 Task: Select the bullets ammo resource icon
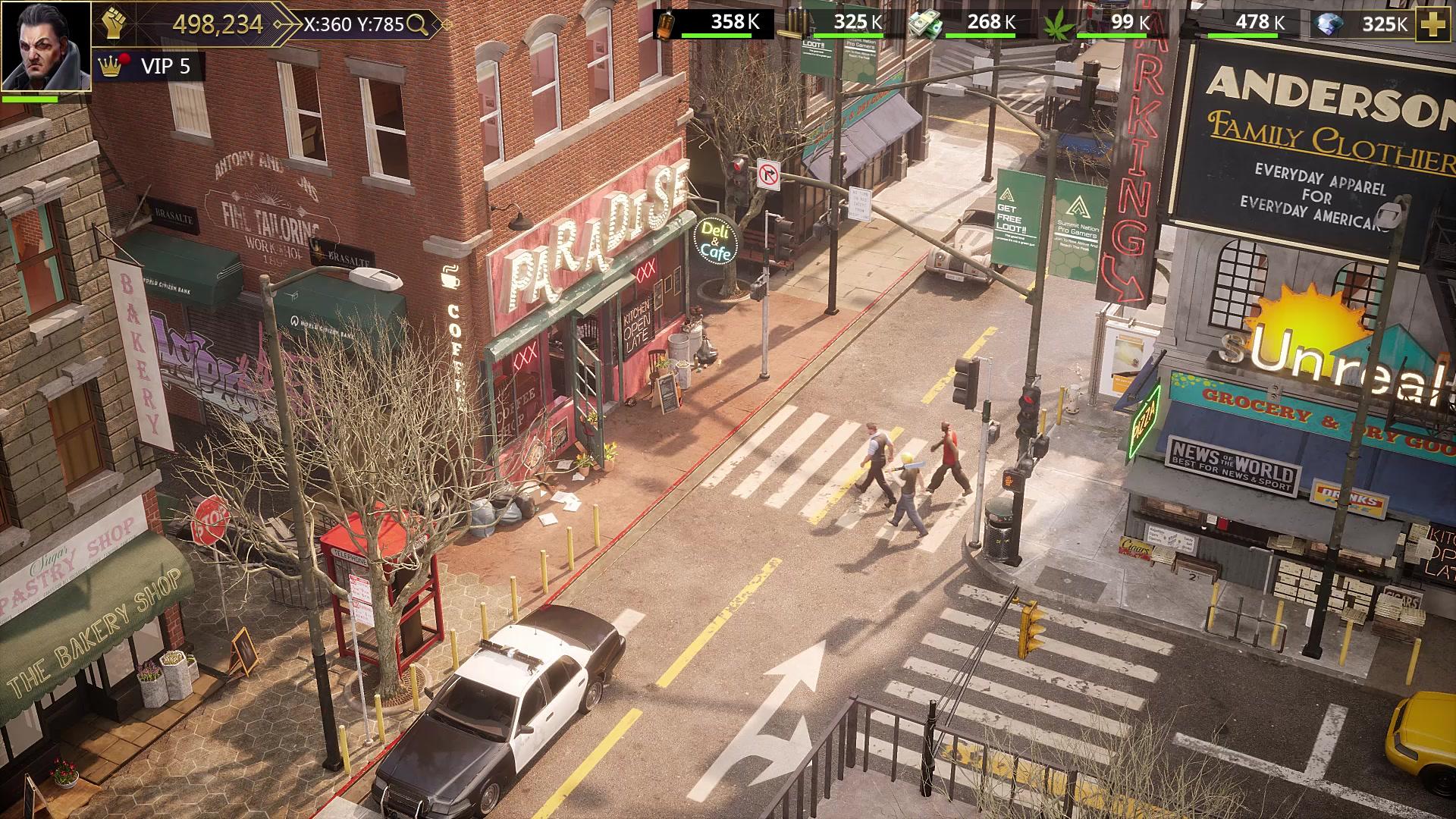click(x=792, y=24)
